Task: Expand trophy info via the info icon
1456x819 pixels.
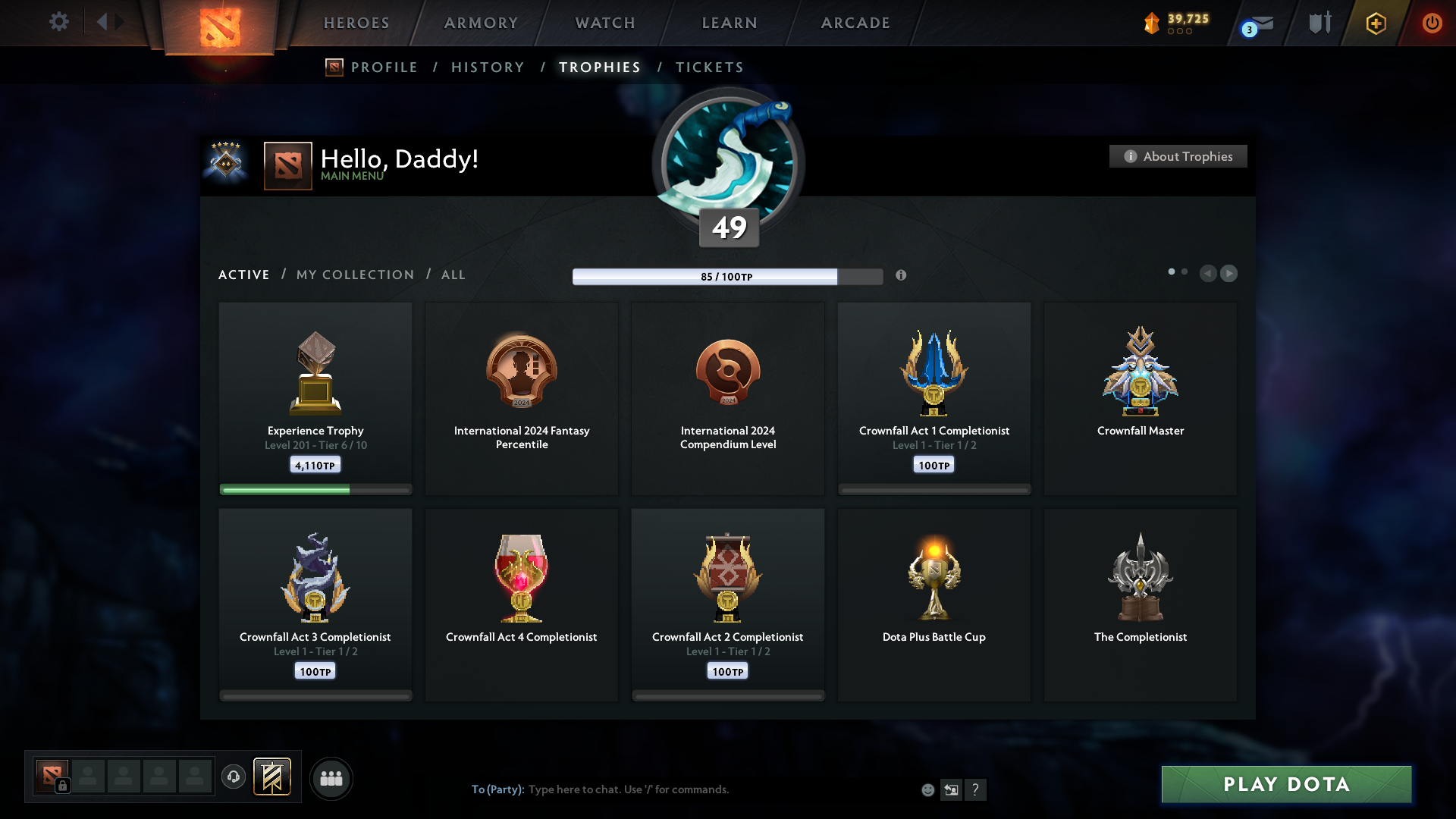Action: tap(902, 276)
